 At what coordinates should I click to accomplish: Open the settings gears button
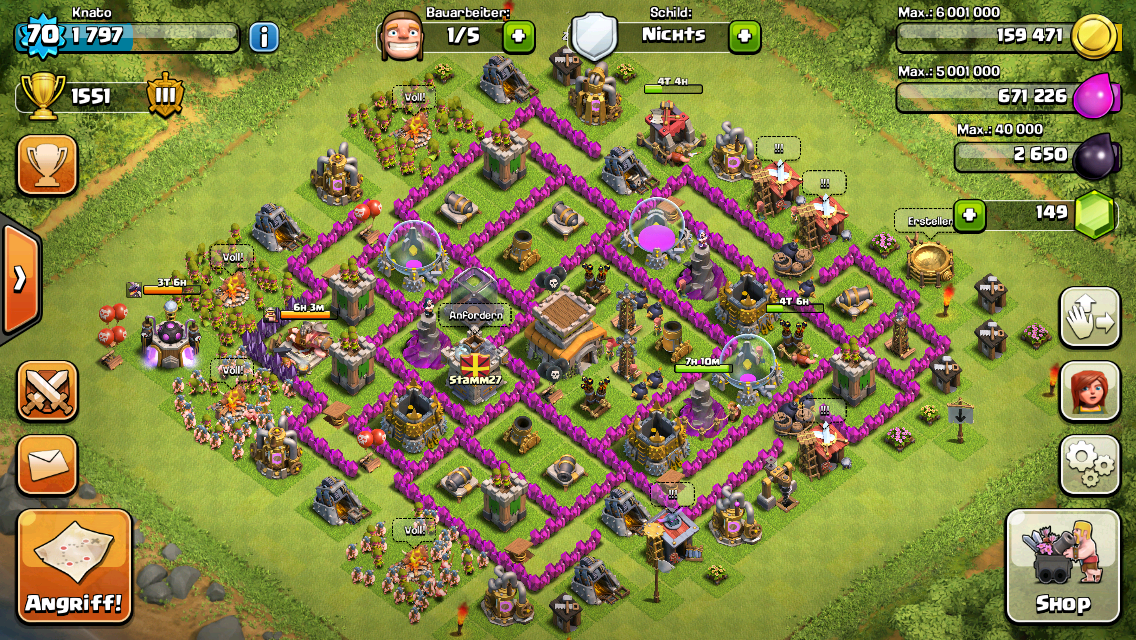tap(1089, 465)
